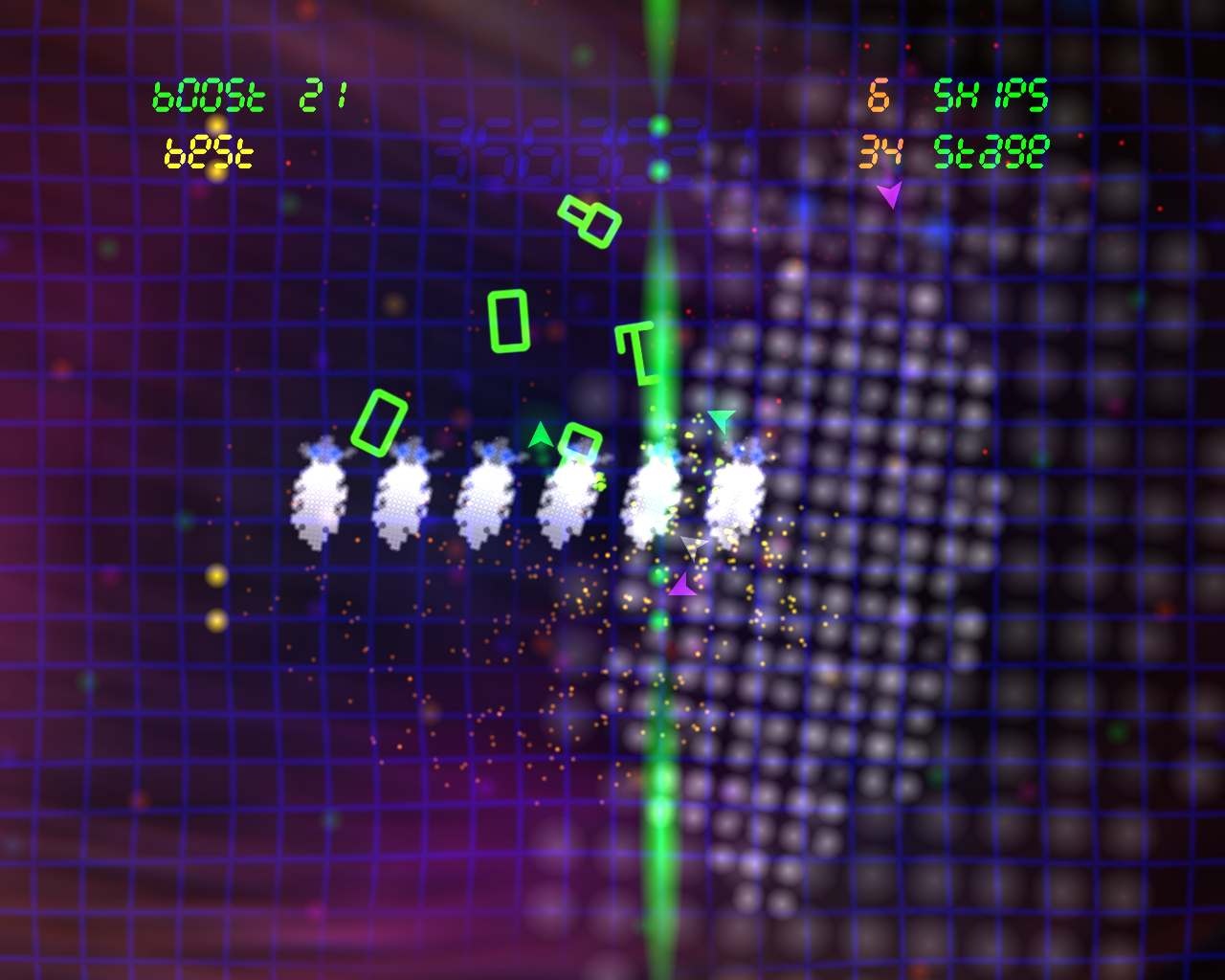
Task: Click the tilted green block near the top
Action: pyautogui.click(x=587, y=220)
